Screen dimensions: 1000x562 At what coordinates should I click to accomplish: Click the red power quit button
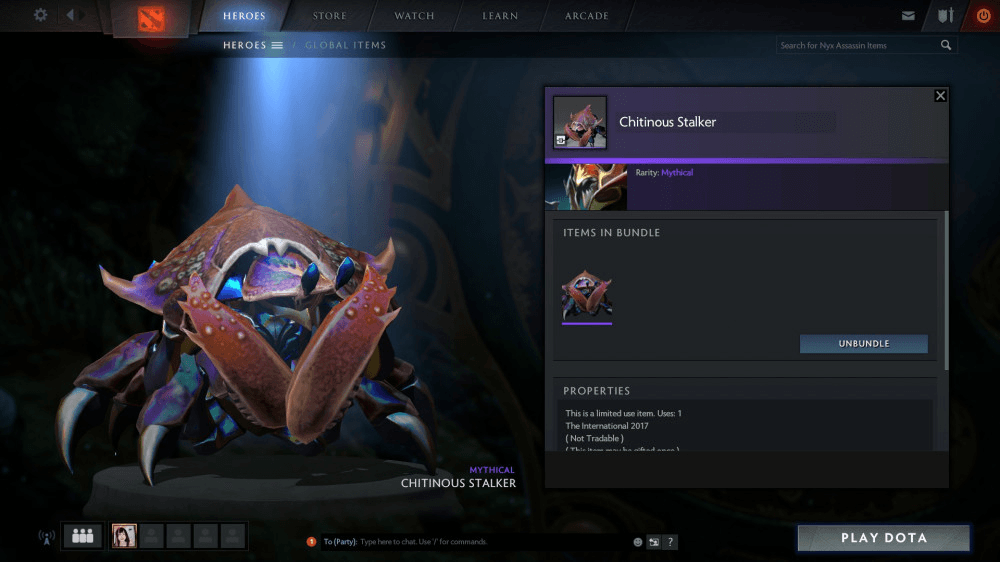pyautogui.click(x=983, y=16)
